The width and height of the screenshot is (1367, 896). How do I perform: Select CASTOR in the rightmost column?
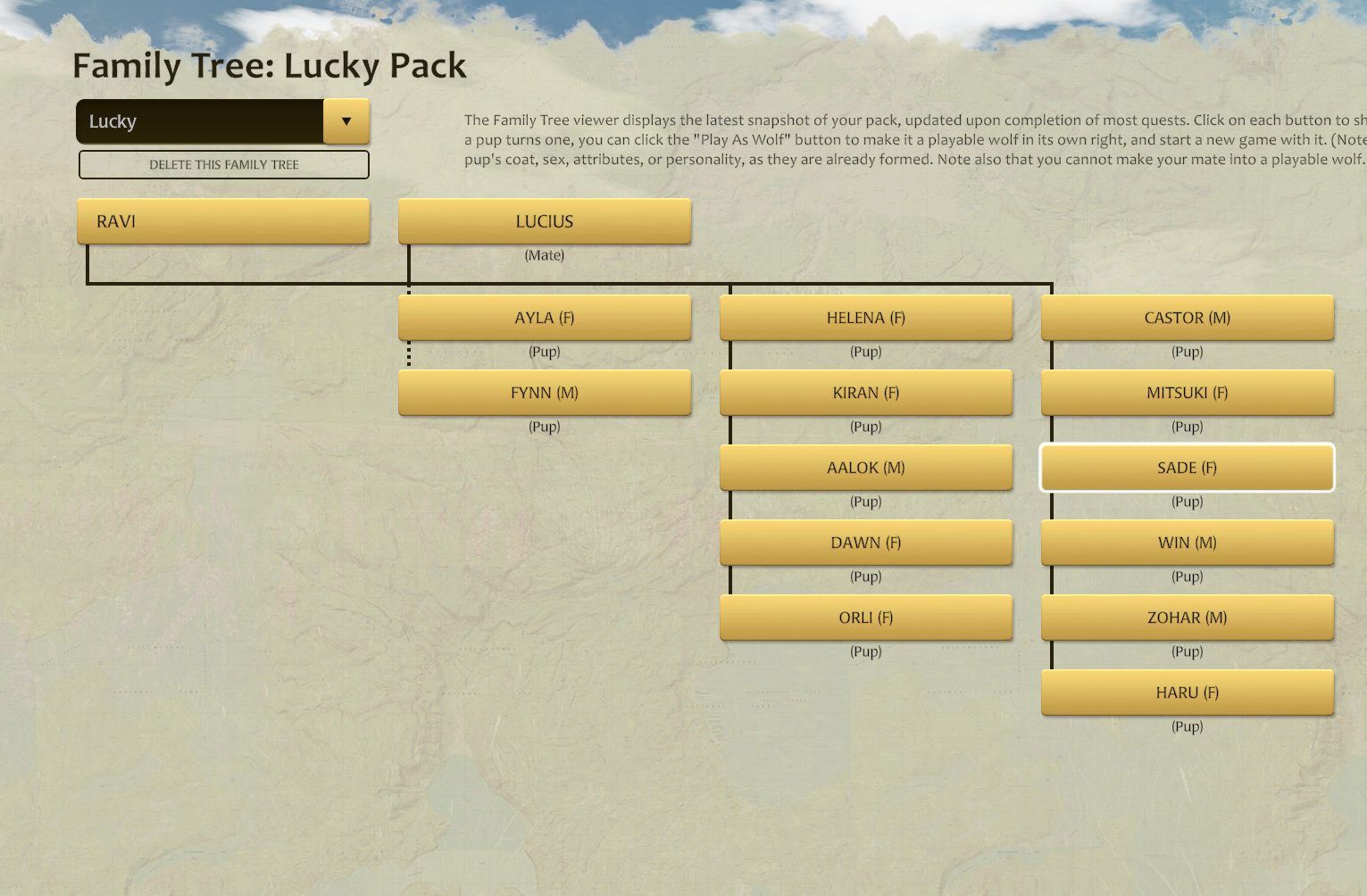click(1187, 317)
